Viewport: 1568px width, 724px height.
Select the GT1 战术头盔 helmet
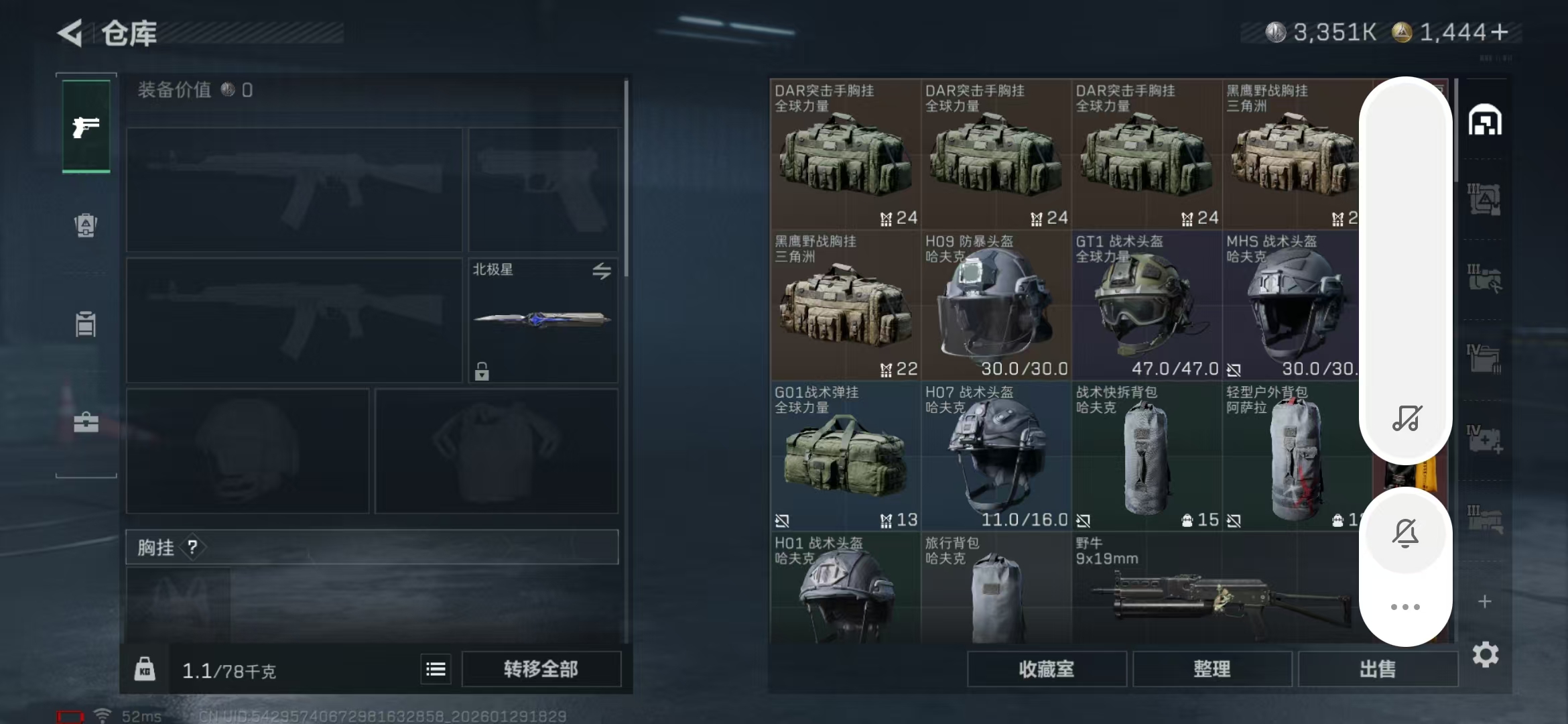tap(1147, 306)
